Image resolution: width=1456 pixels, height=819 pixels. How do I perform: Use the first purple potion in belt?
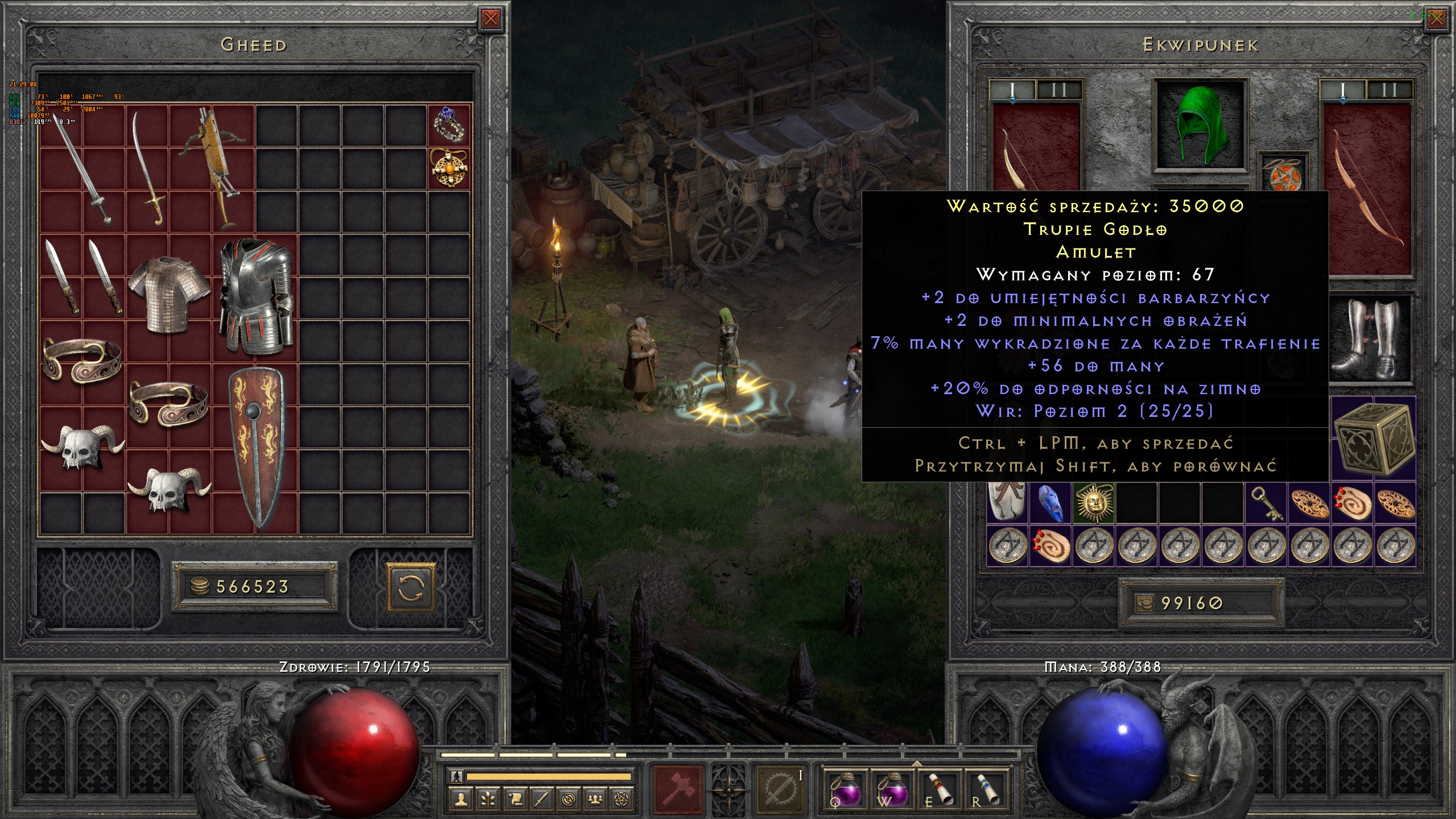(x=845, y=789)
